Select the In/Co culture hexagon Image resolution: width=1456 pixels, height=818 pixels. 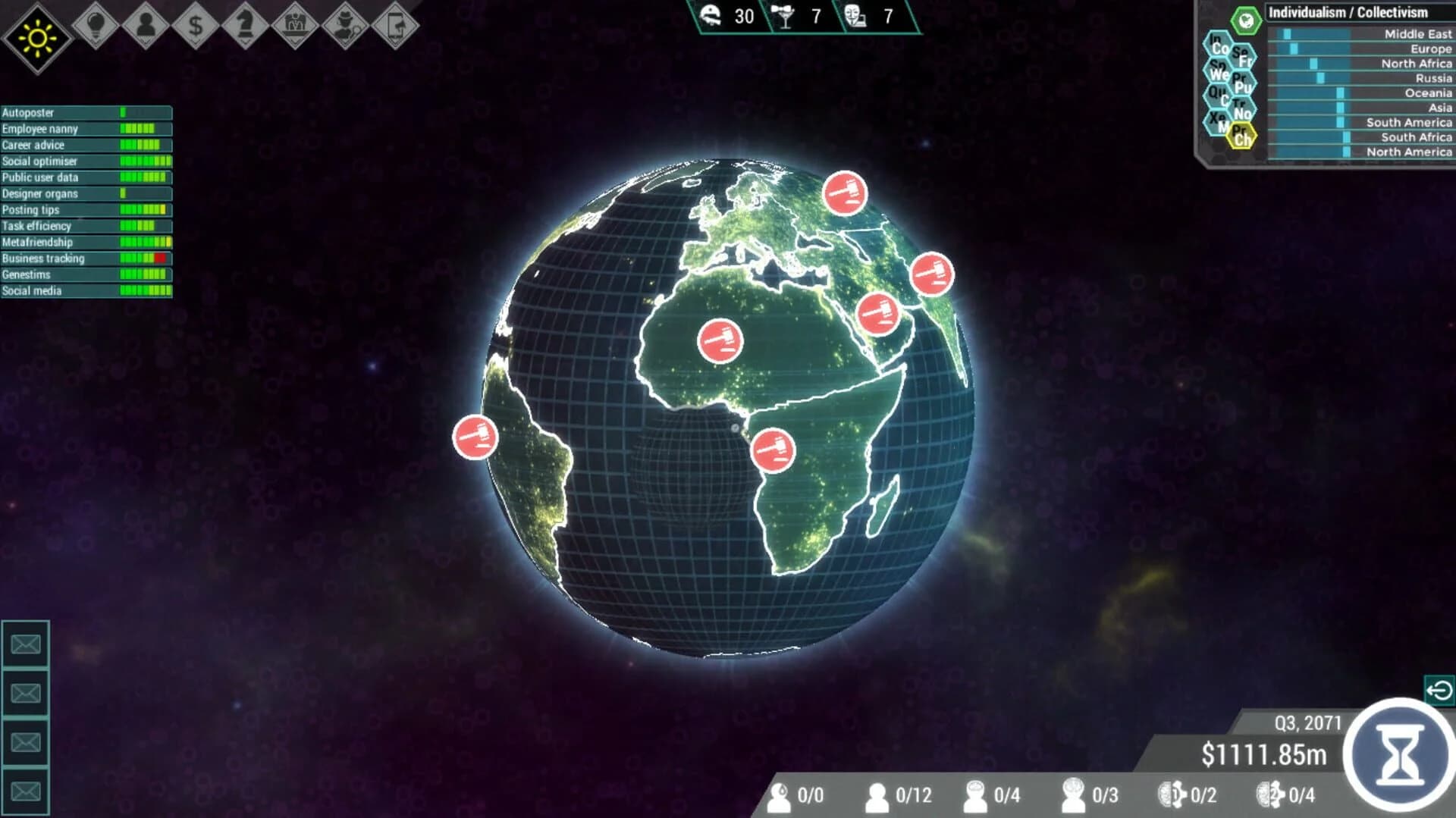pos(1217,45)
